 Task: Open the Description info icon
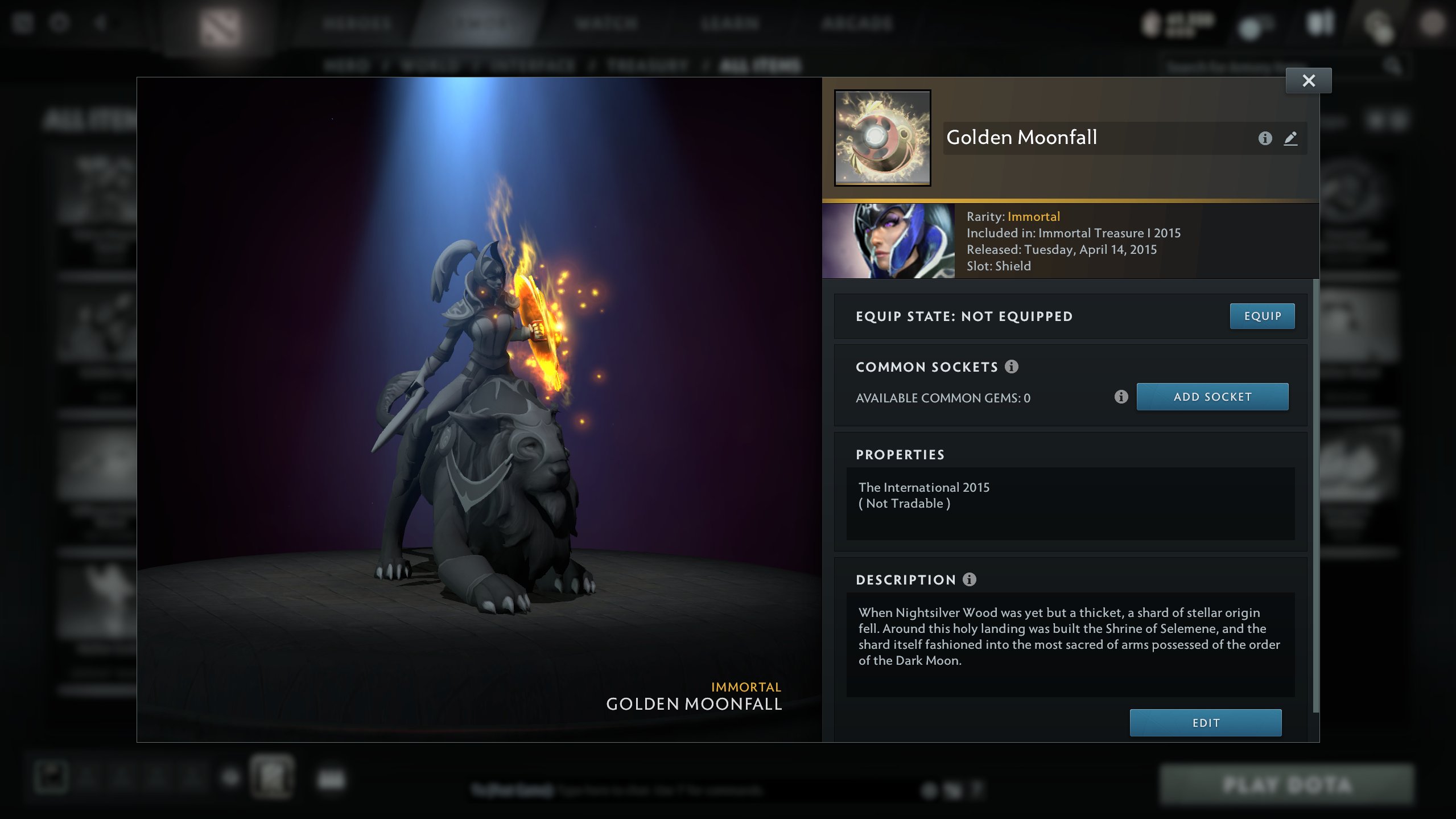[x=969, y=579]
